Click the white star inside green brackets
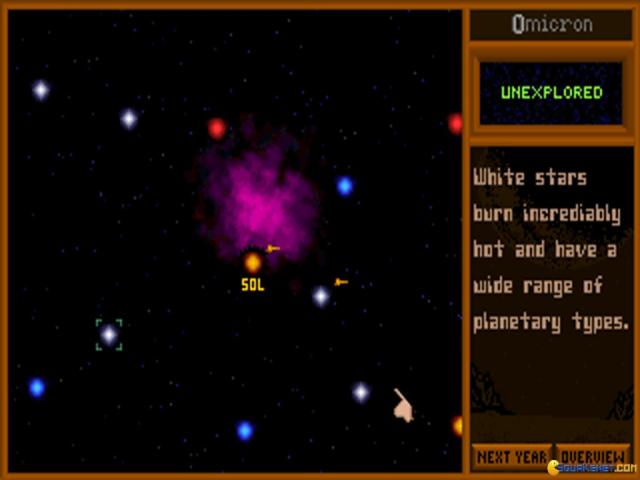Viewport: 640px width, 480px height. pos(109,335)
